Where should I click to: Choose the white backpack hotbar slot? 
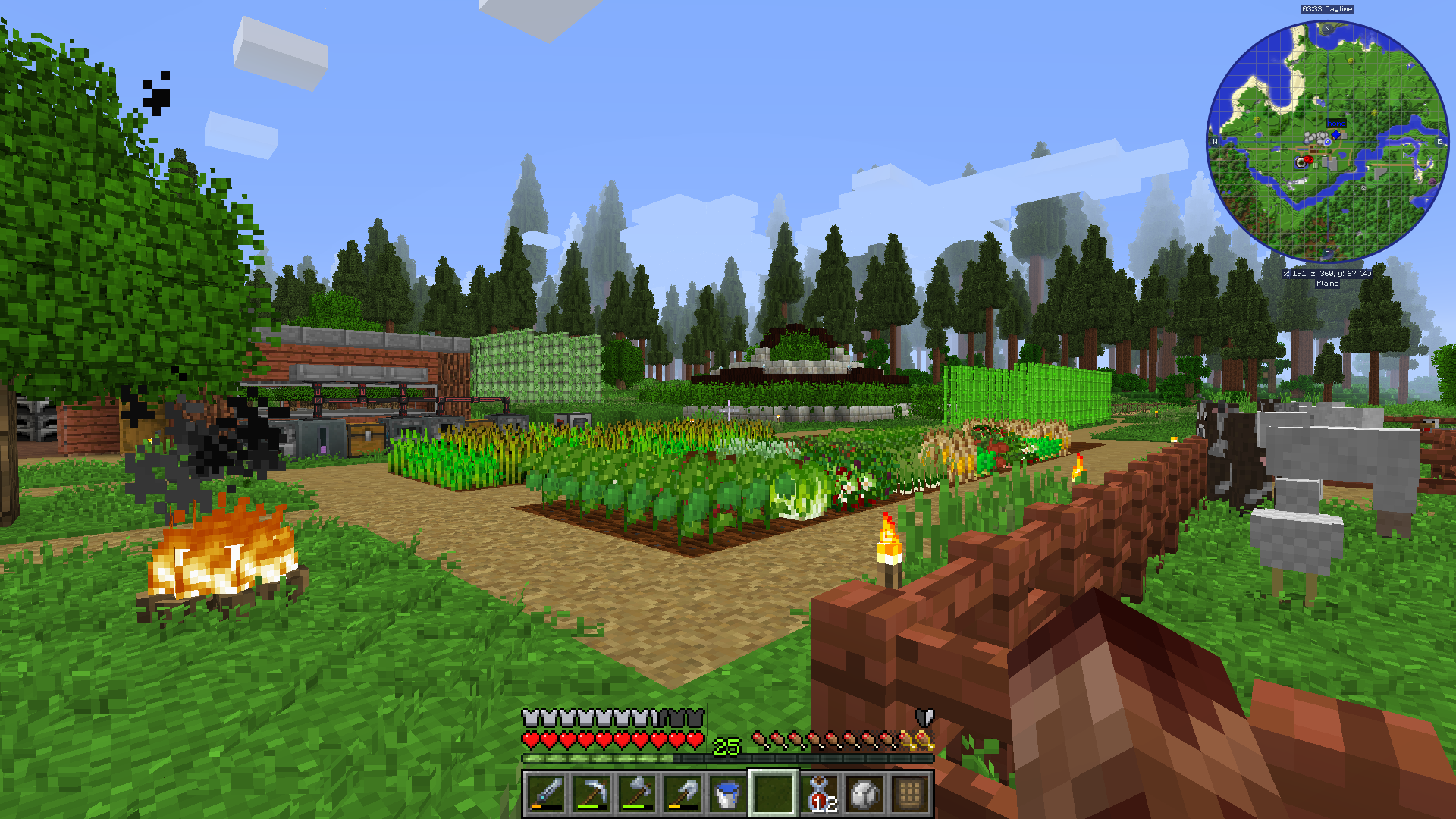pyautogui.click(x=865, y=794)
